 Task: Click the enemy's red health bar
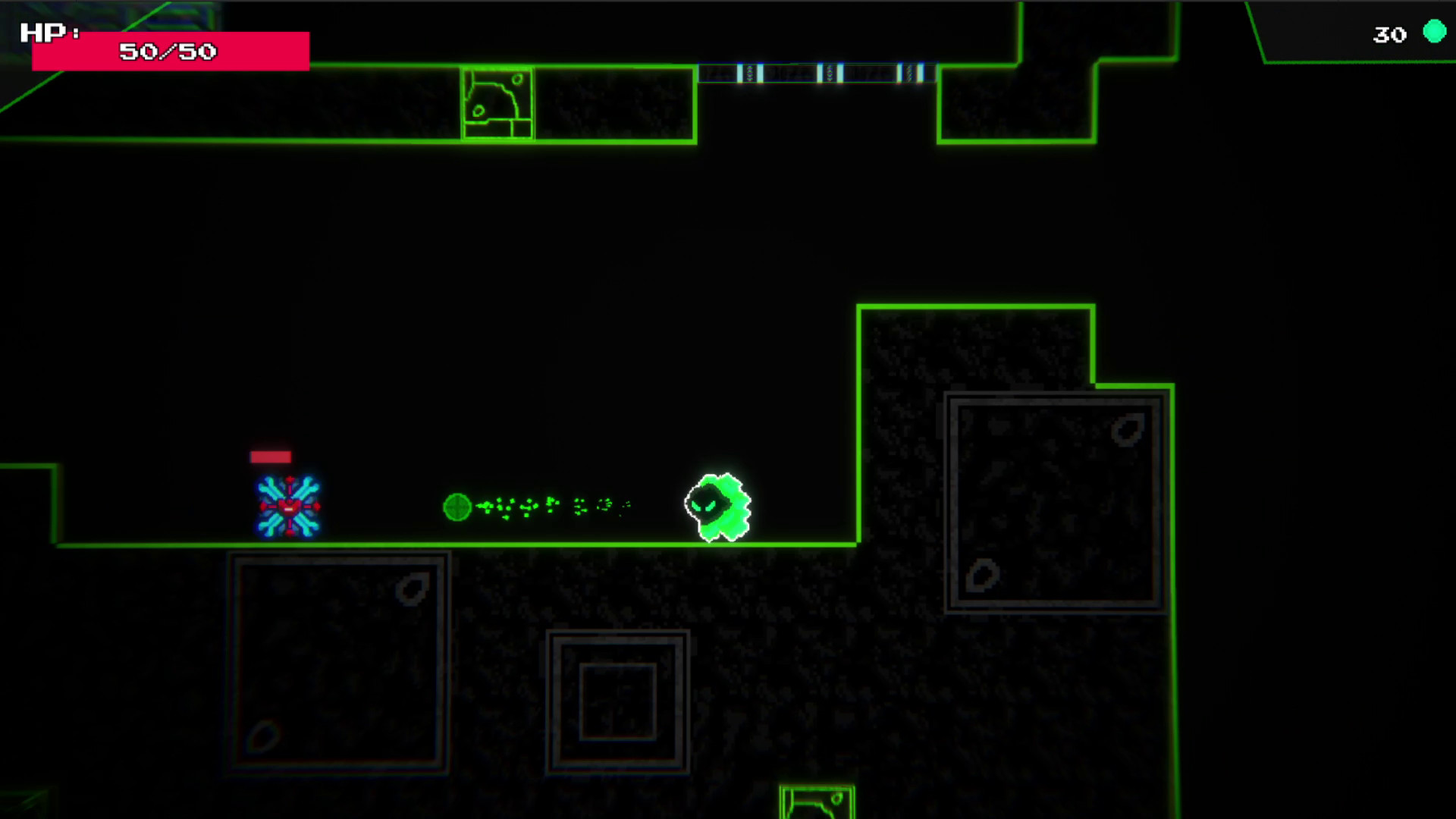270,457
